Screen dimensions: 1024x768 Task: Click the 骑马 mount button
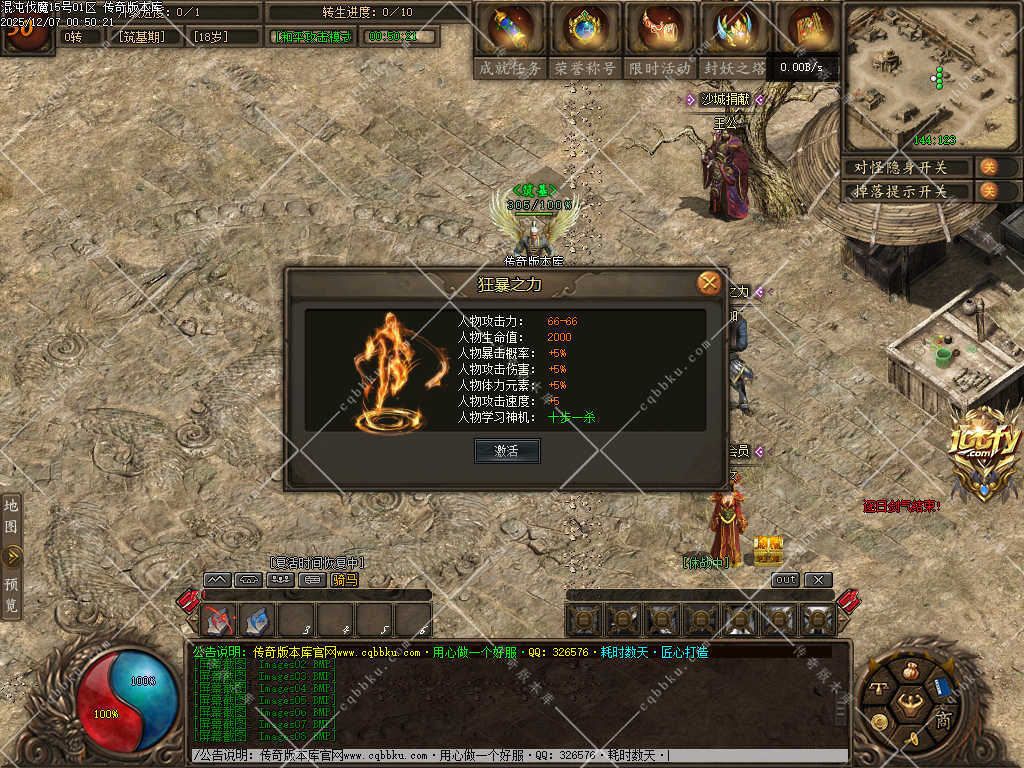point(344,579)
